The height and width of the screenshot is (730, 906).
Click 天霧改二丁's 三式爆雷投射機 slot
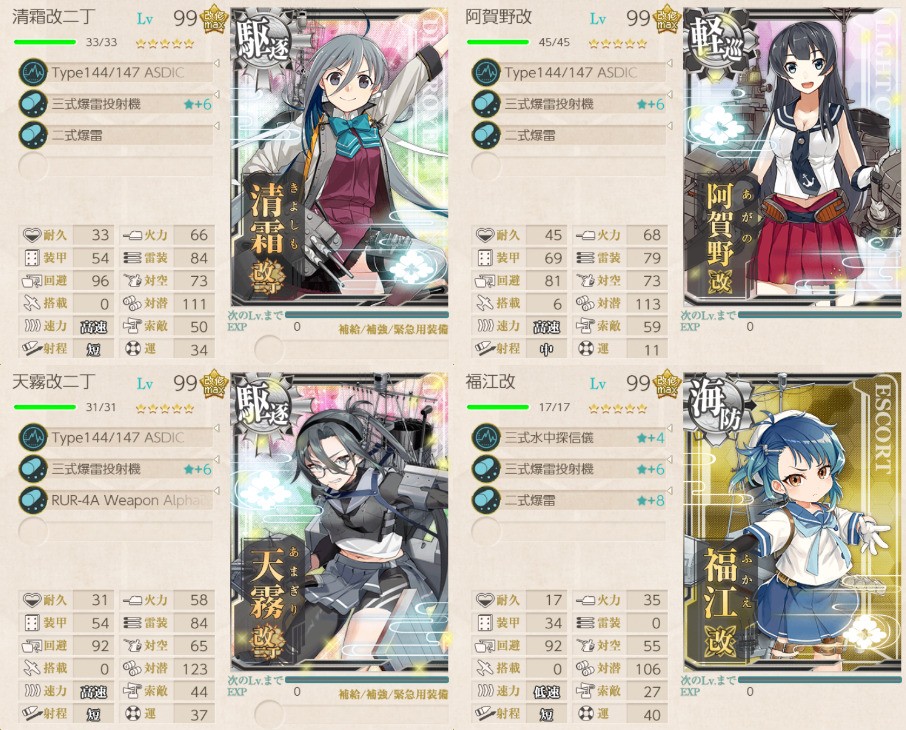click(x=115, y=469)
